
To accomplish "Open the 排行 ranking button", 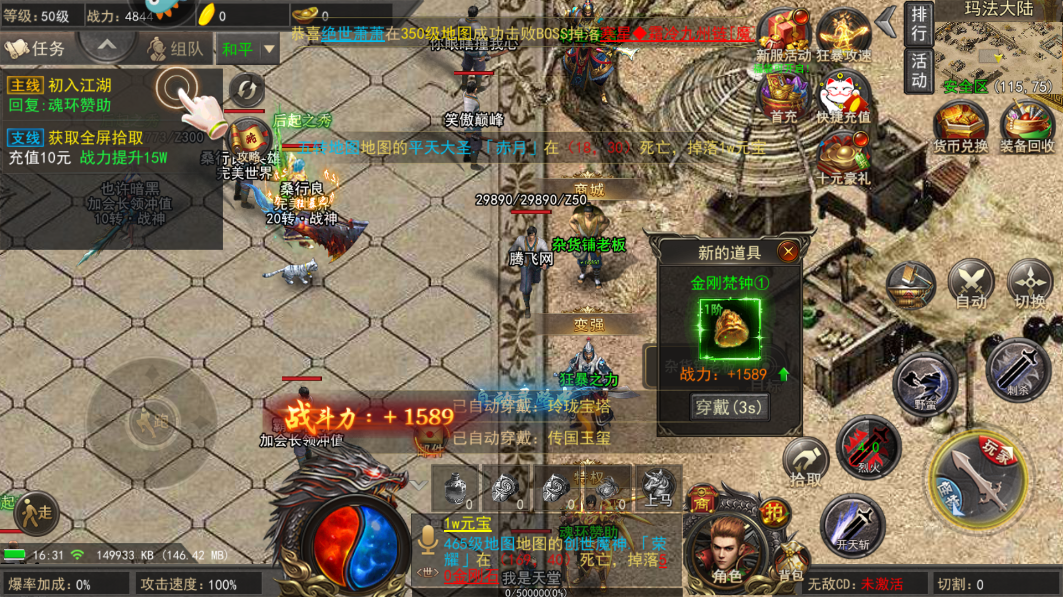I will [920, 23].
